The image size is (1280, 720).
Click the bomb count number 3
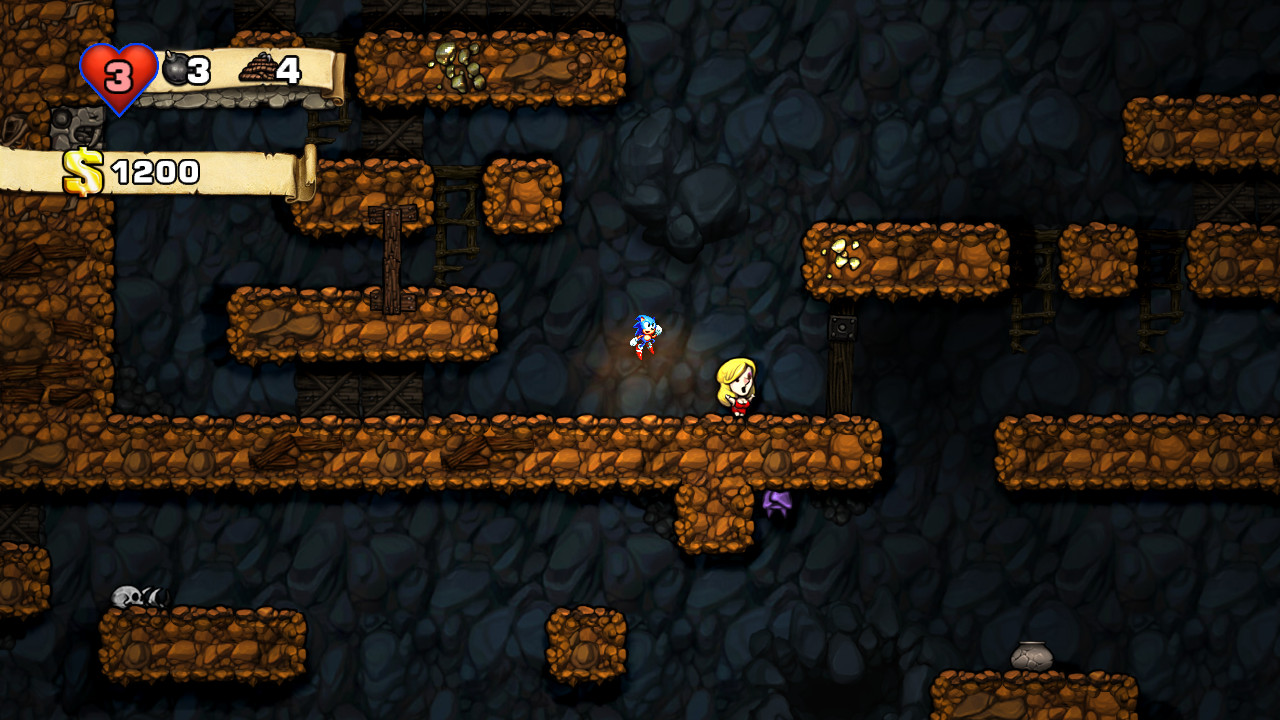pyautogui.click(x=198, y=68)
